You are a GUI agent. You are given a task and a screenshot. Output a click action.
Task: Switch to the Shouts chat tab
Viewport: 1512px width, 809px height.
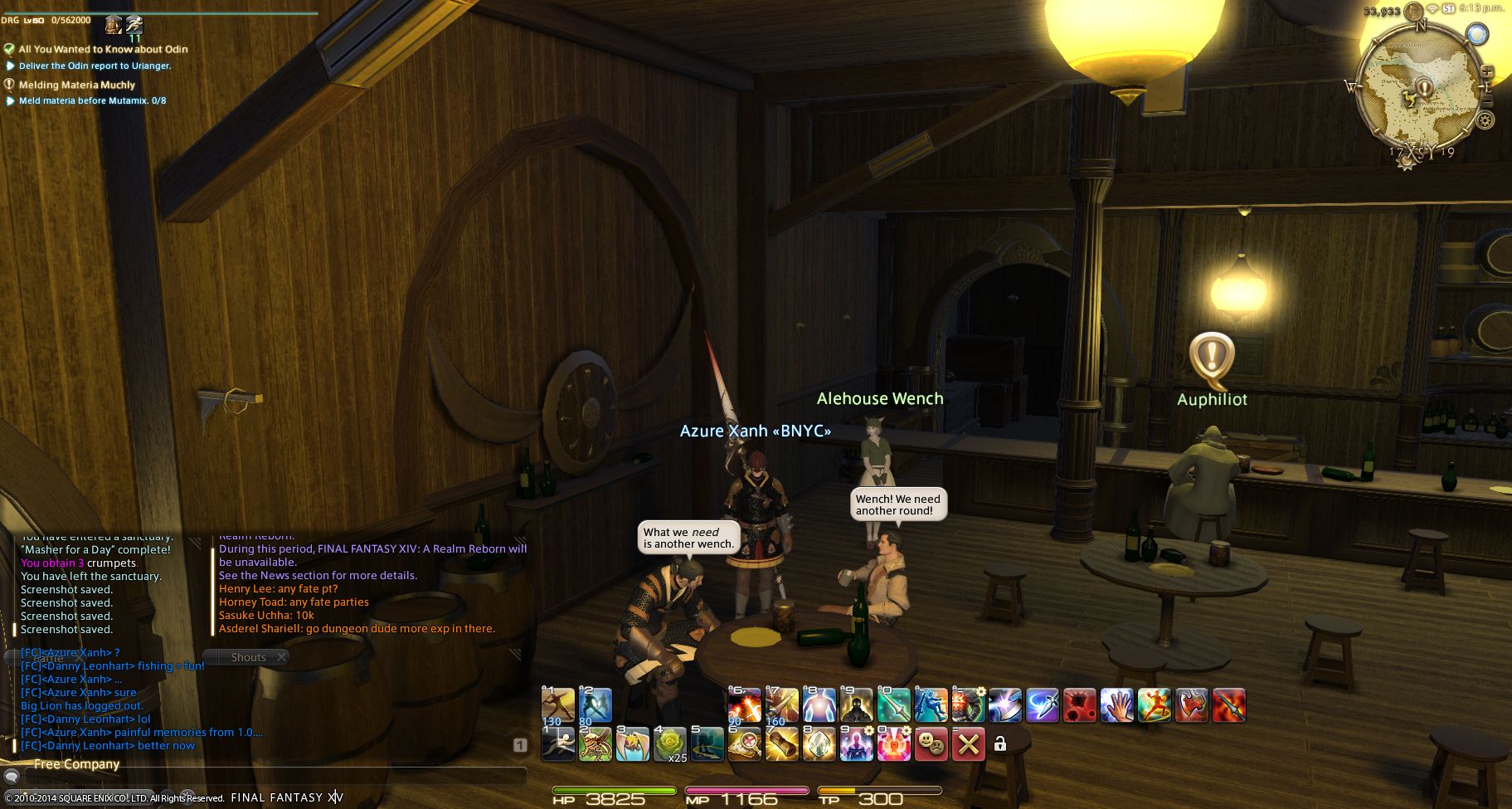pyautogui.click(x=248, y=657)
